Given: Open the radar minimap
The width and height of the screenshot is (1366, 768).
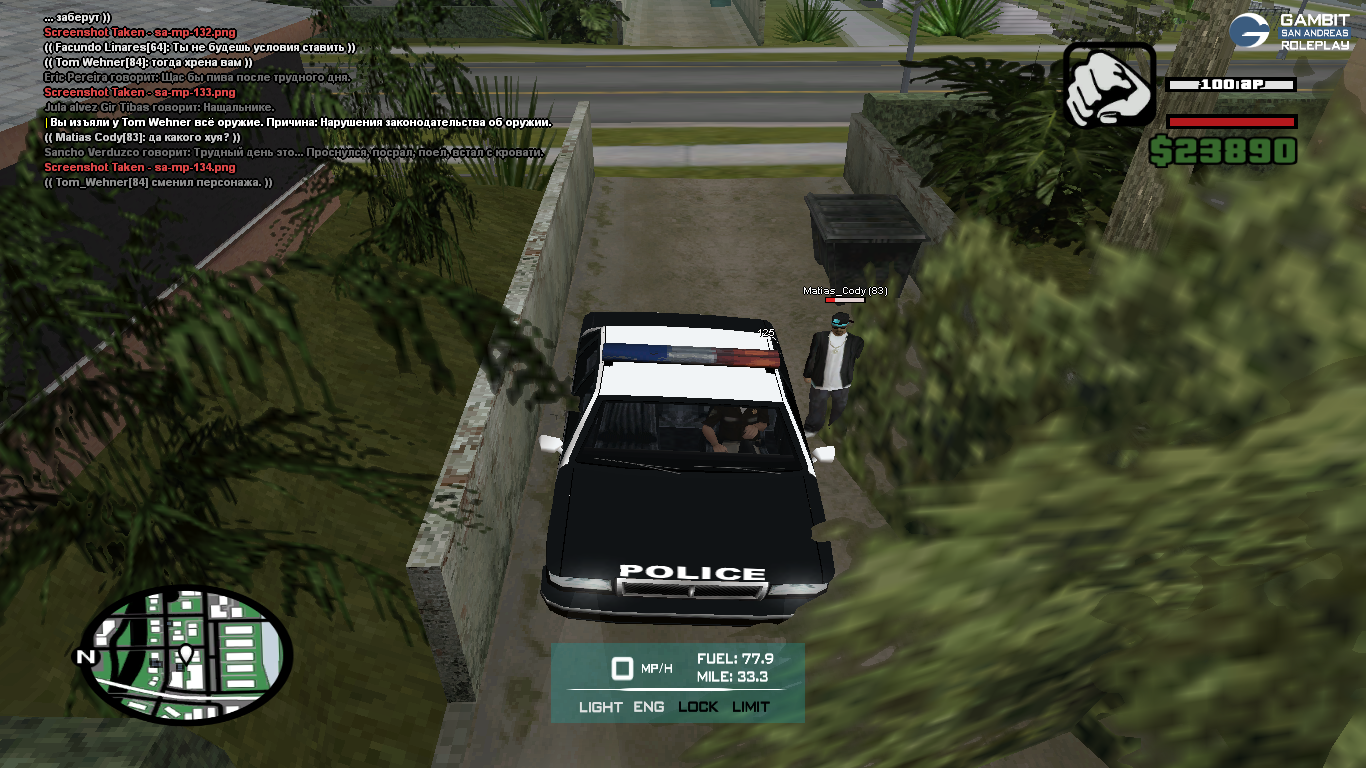Looking at the screenshot, I should click(x=185, y=655).
